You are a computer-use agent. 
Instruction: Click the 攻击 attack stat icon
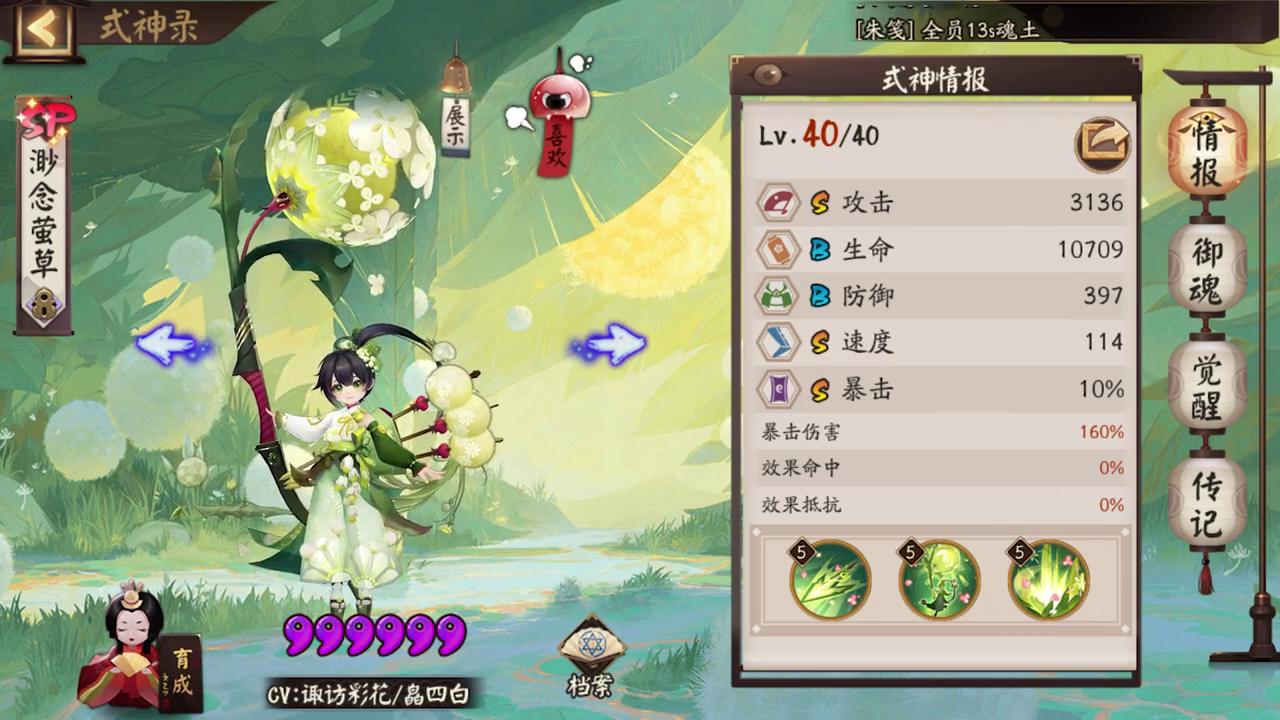779,202
